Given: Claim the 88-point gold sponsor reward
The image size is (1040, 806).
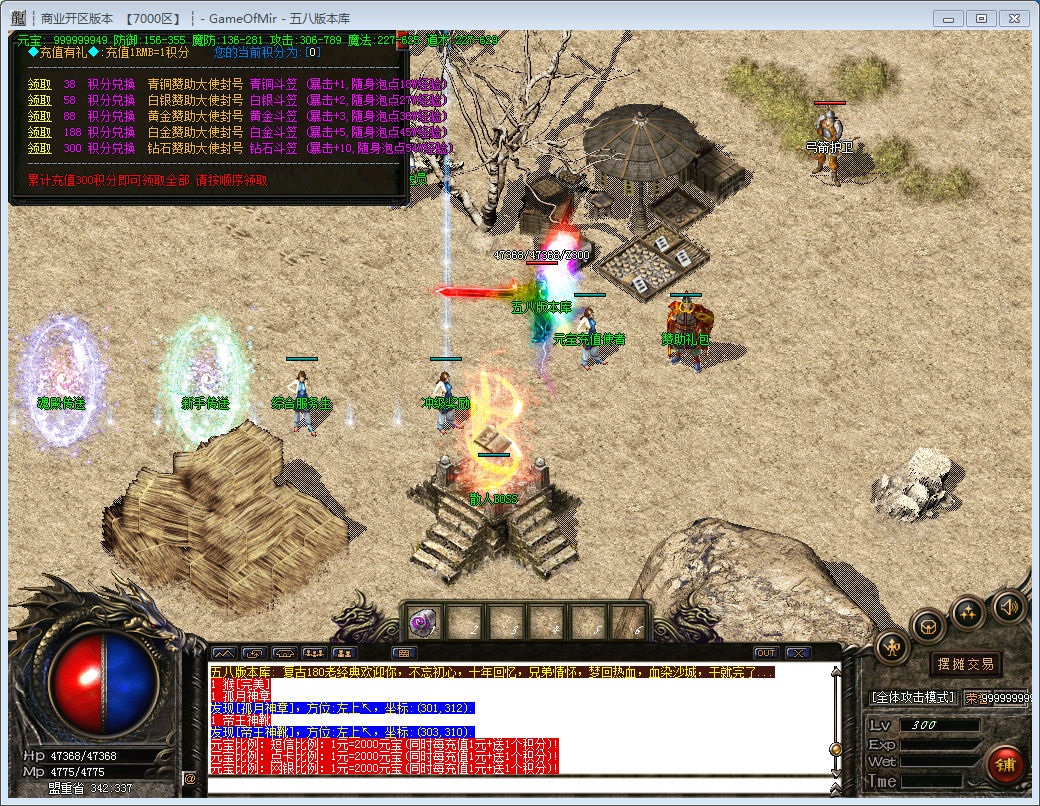Looking at the screenshot, I should [39, 116].
